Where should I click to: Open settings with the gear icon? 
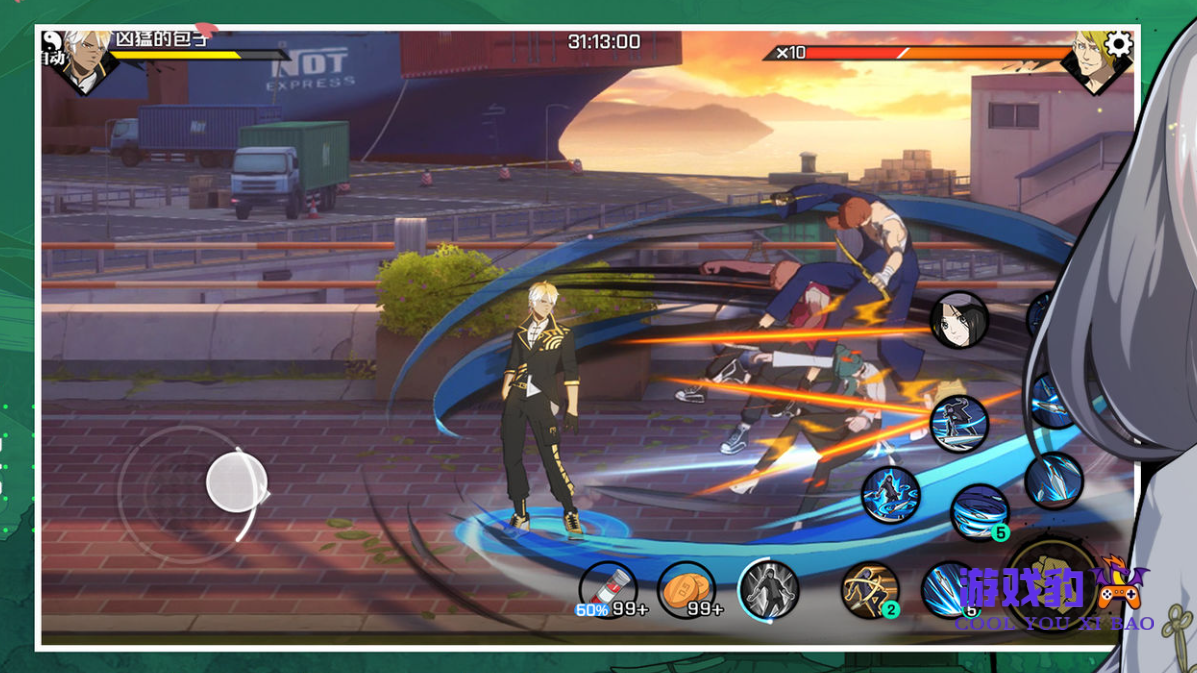[x=1118, y=44]
